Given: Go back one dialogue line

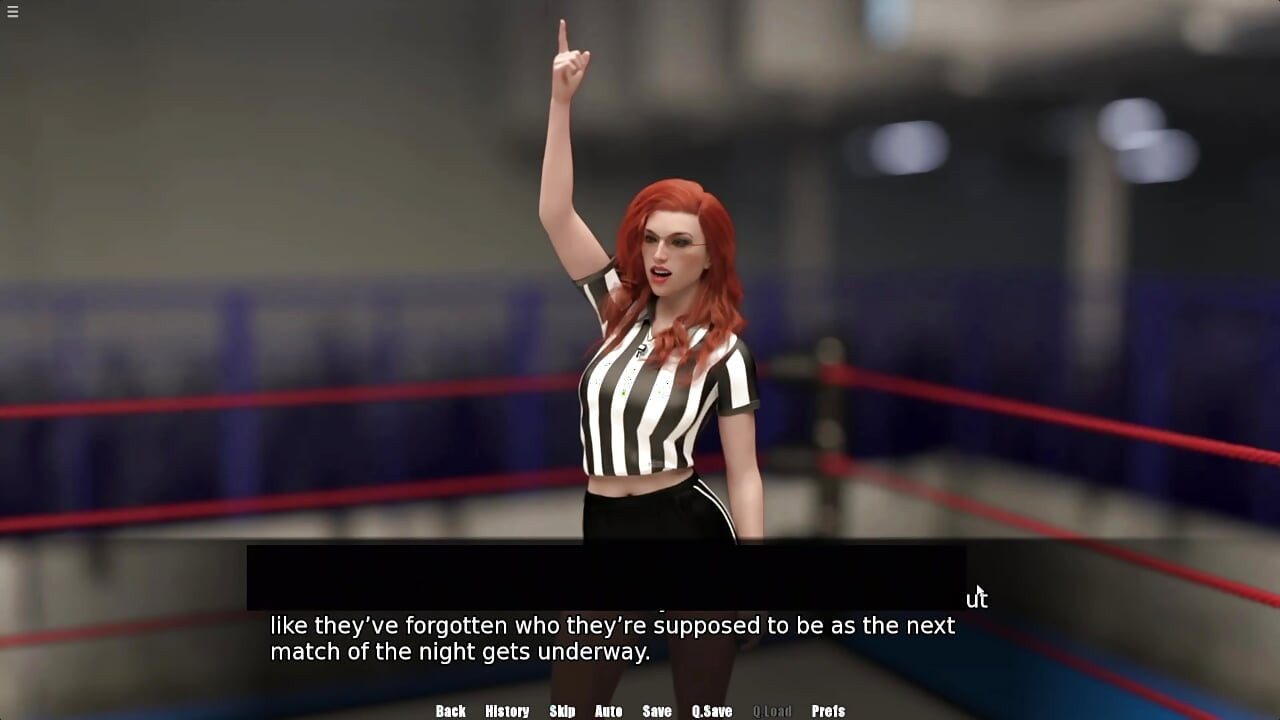Looking at the screenshot, I should pos(450,711).
